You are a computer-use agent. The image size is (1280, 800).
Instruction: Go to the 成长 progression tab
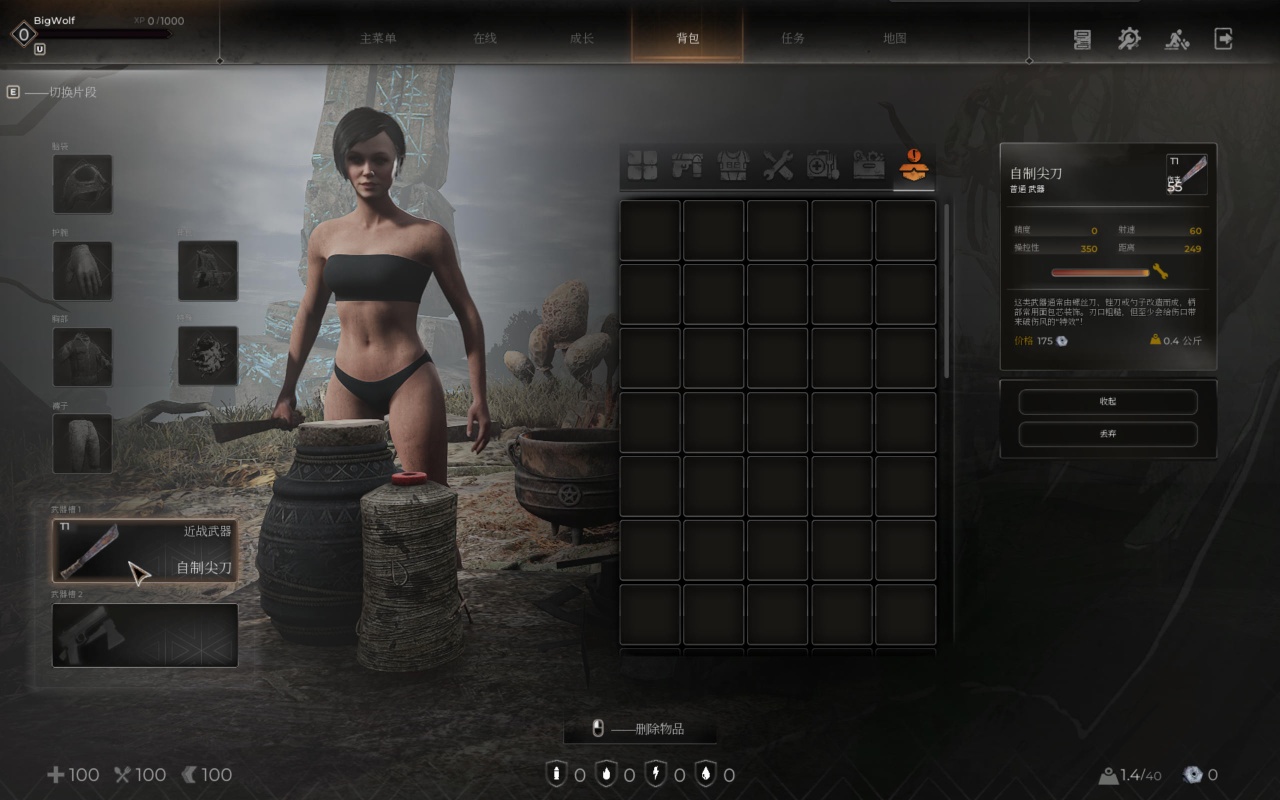(x=581, y=38)
